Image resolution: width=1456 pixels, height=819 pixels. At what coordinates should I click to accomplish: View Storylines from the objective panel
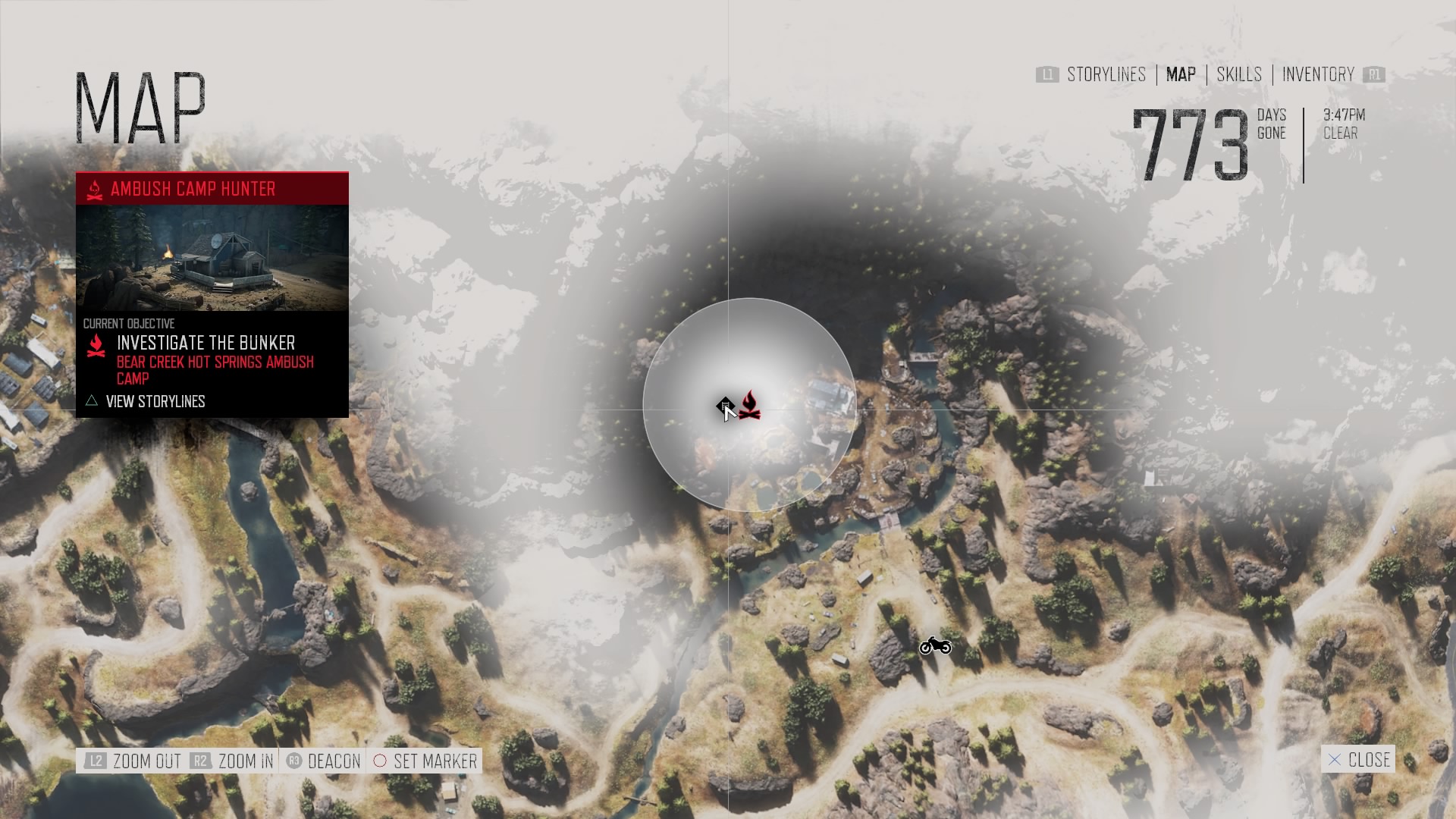pyautogui.click(x=155, y=401)
